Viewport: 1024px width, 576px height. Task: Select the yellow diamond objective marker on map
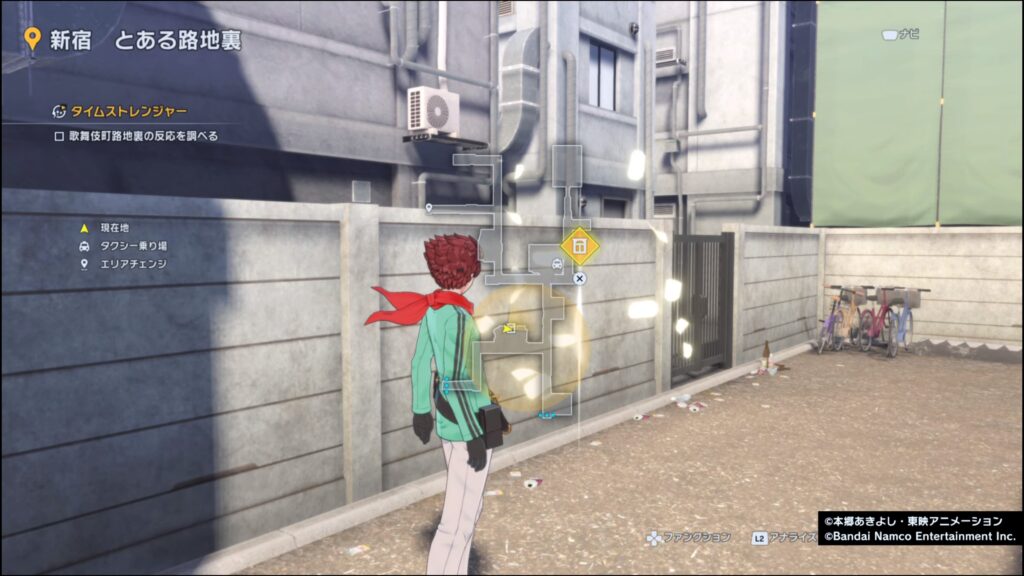click(x=578, y=246)
